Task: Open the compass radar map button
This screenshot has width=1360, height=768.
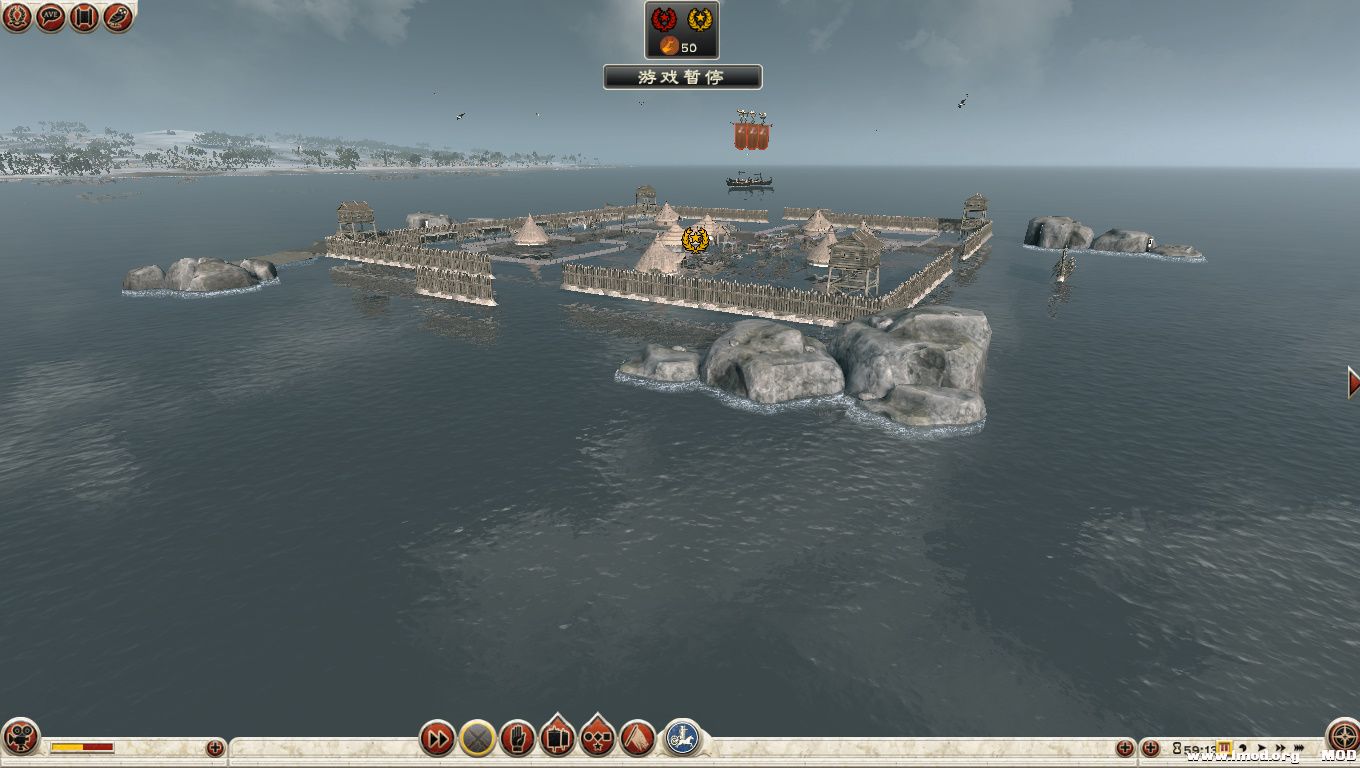Action: pos(1341,736)
